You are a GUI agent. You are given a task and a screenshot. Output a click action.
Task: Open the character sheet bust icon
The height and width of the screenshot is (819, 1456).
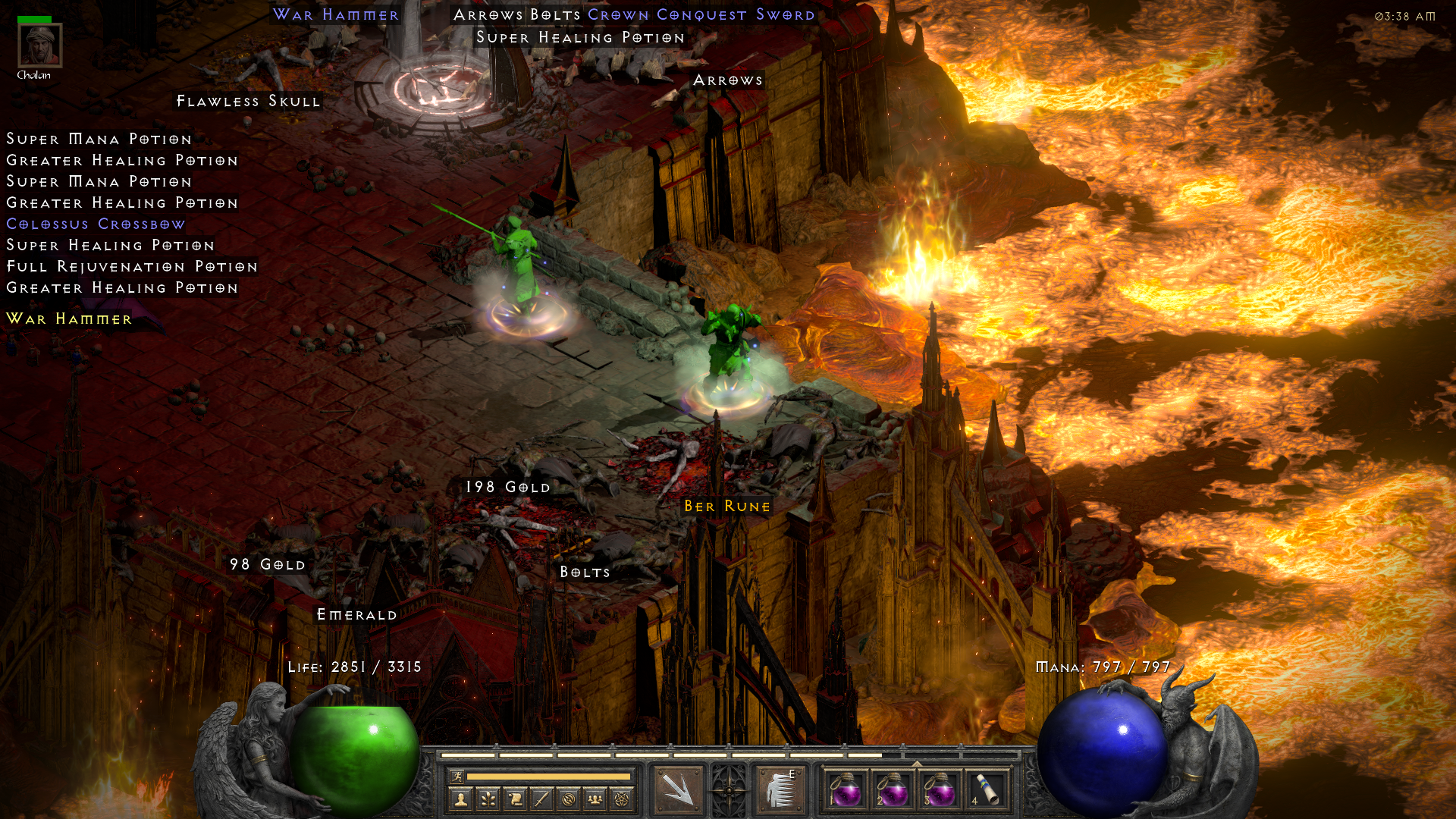(x=461, y=799)
